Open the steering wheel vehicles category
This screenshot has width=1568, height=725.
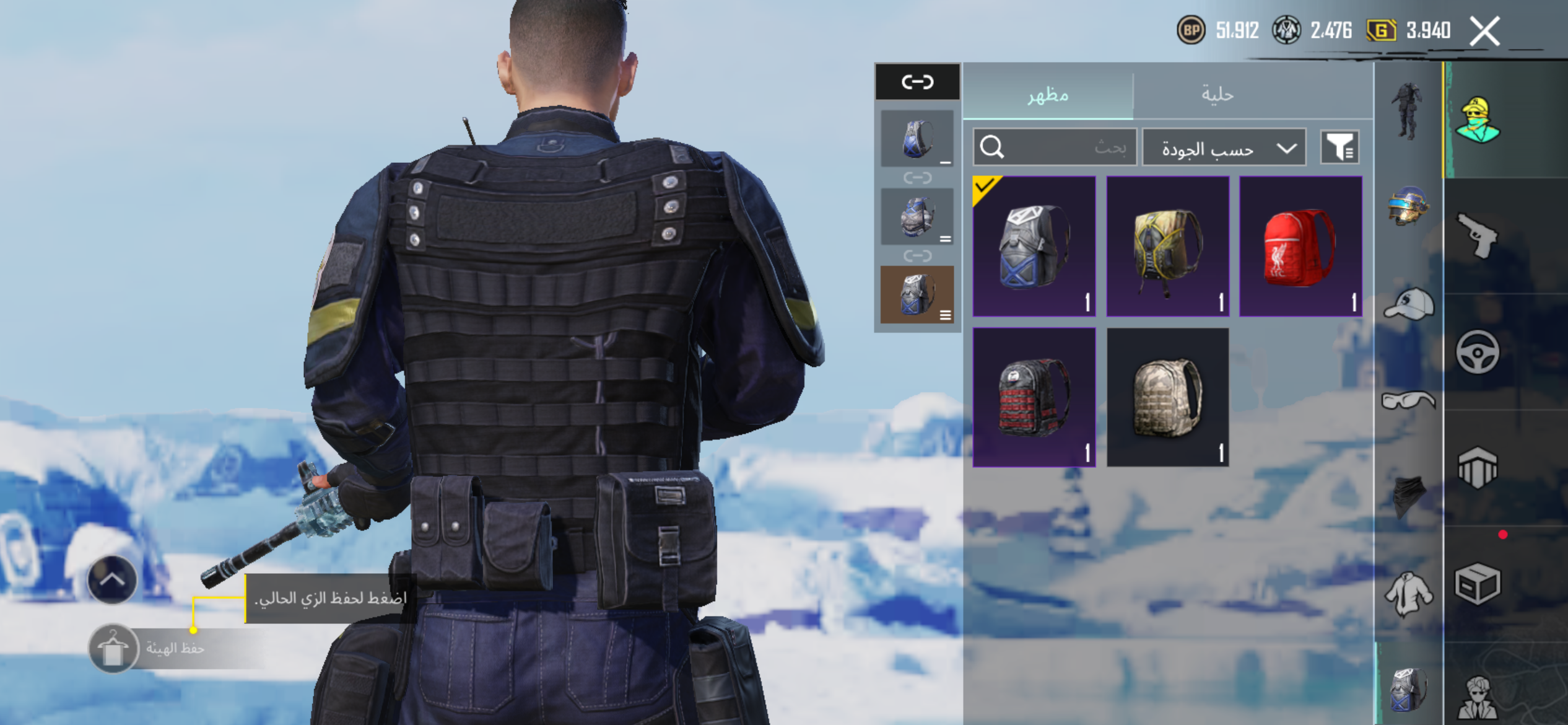(1477, 352)
